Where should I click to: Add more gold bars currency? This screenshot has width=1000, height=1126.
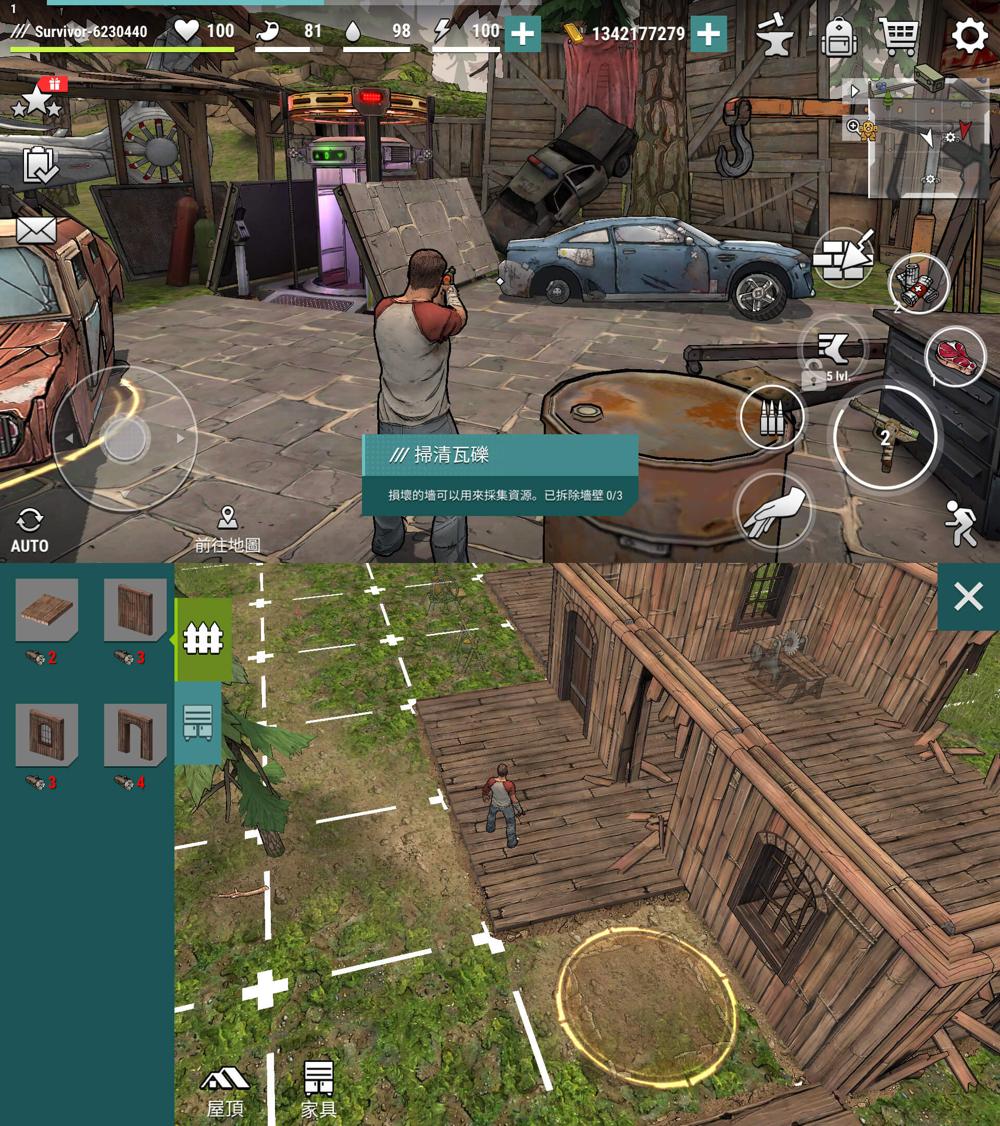click(708, 34)
